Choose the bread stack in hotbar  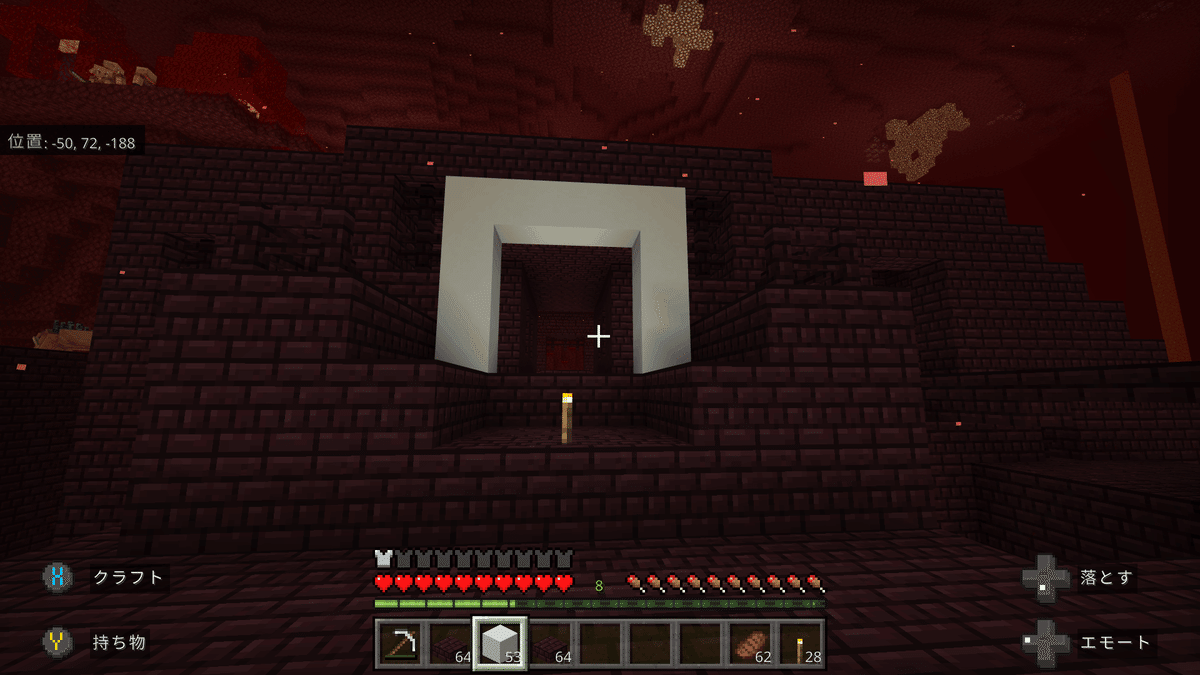coord(750,643)
